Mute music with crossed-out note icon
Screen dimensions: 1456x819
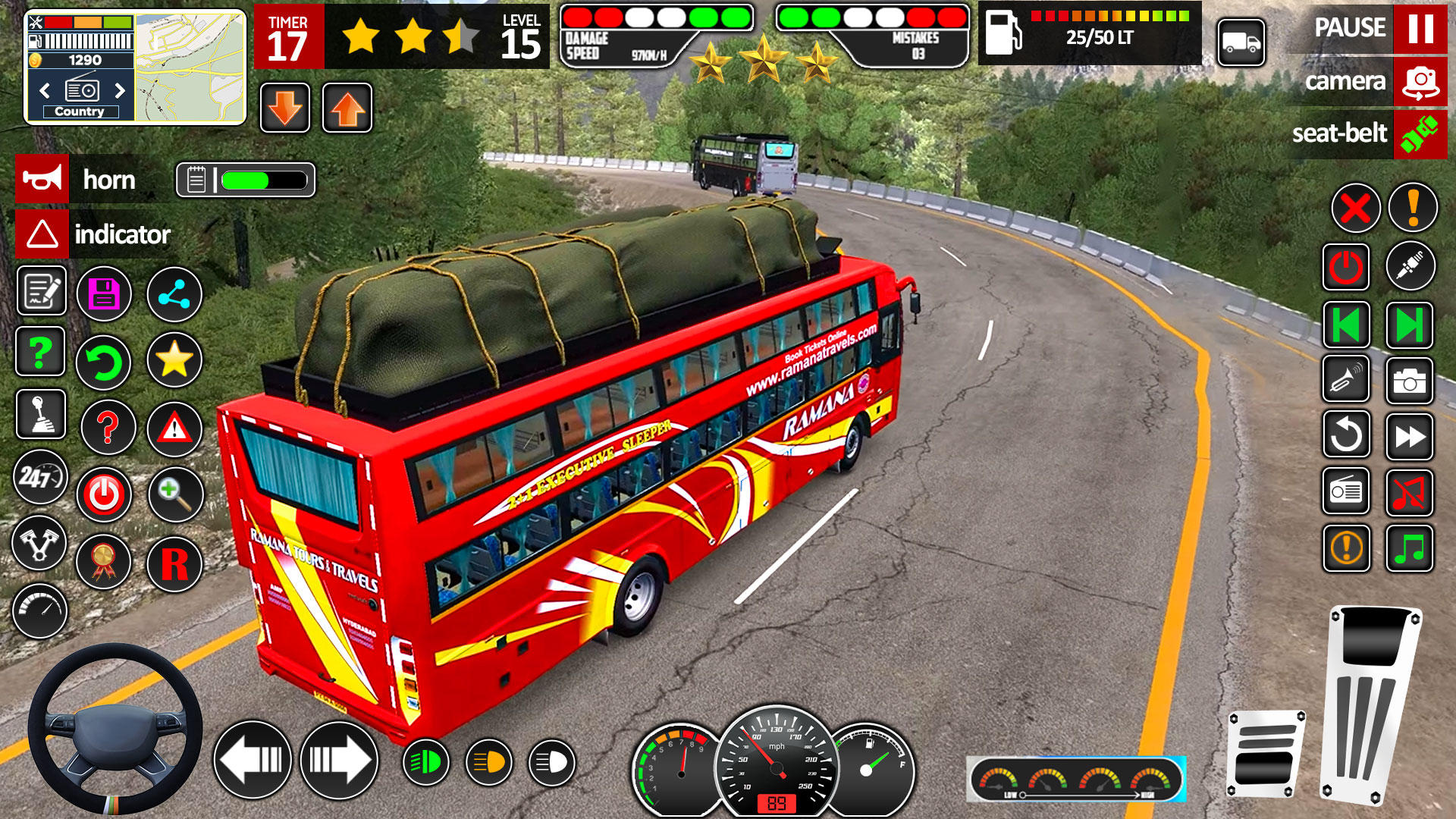1409,493
